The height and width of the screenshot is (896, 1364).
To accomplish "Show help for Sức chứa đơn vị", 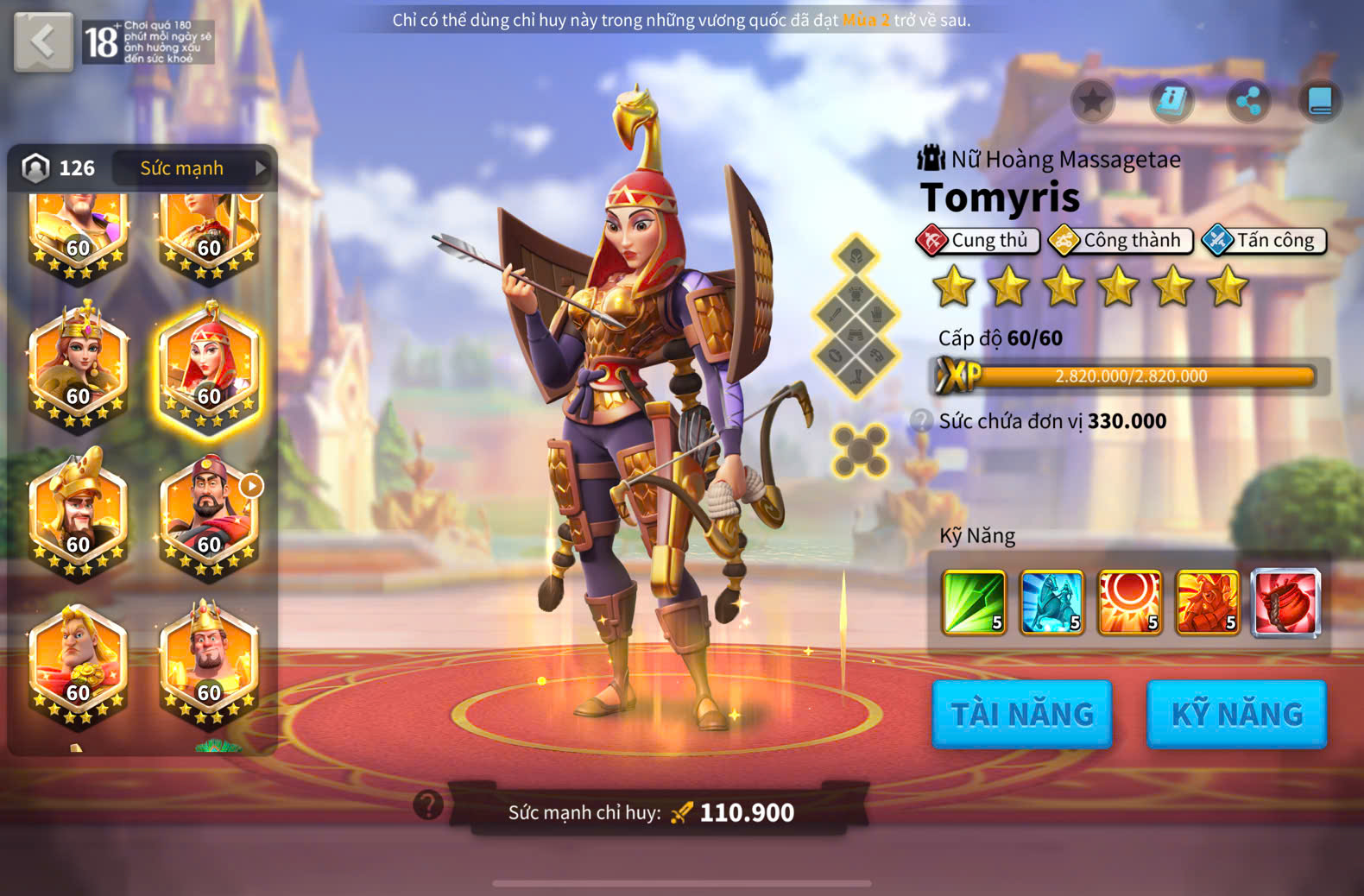I will click(x=922, y=420).
